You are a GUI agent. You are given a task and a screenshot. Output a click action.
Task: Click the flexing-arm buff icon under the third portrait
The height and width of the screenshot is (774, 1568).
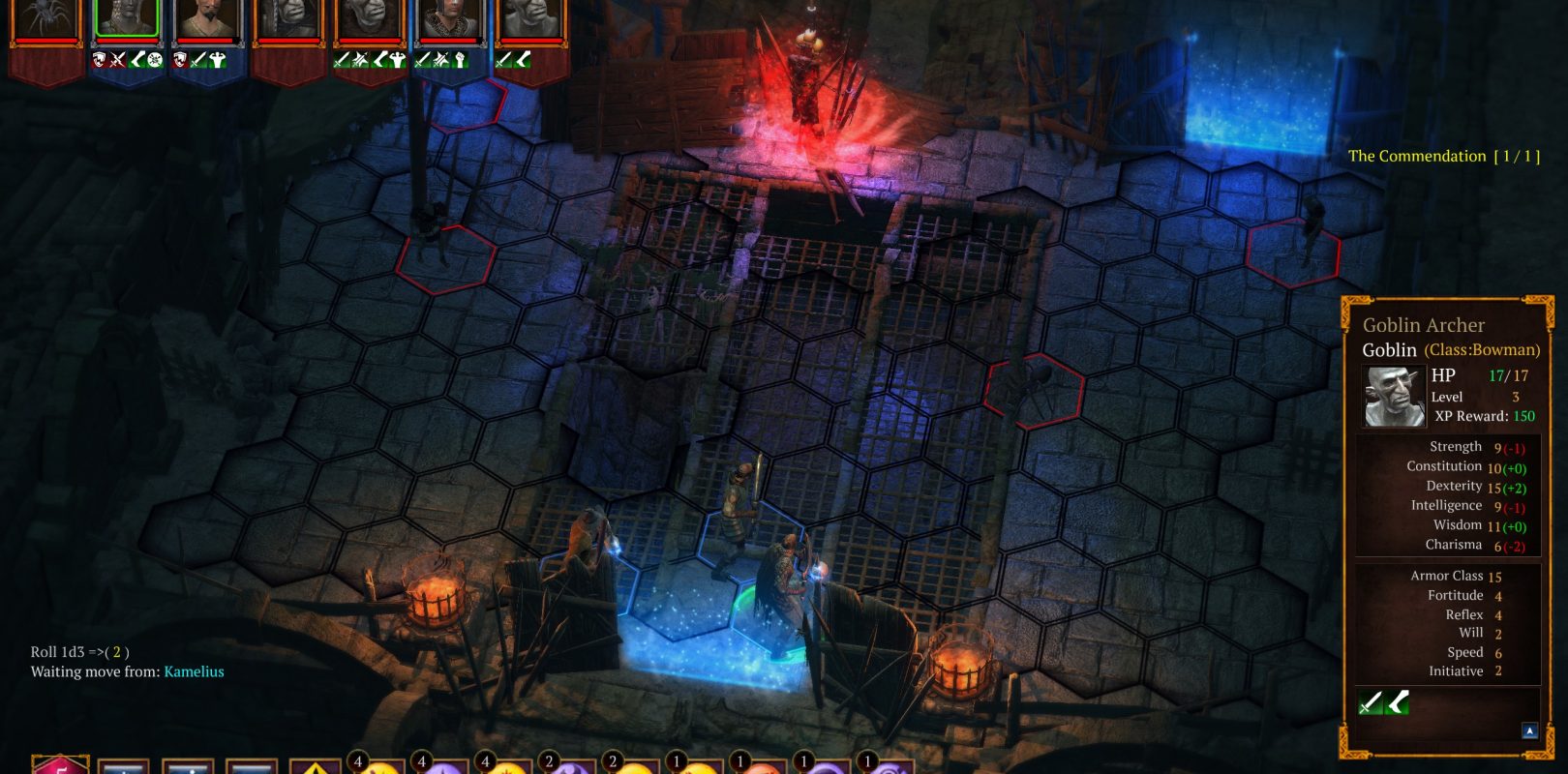217,58
